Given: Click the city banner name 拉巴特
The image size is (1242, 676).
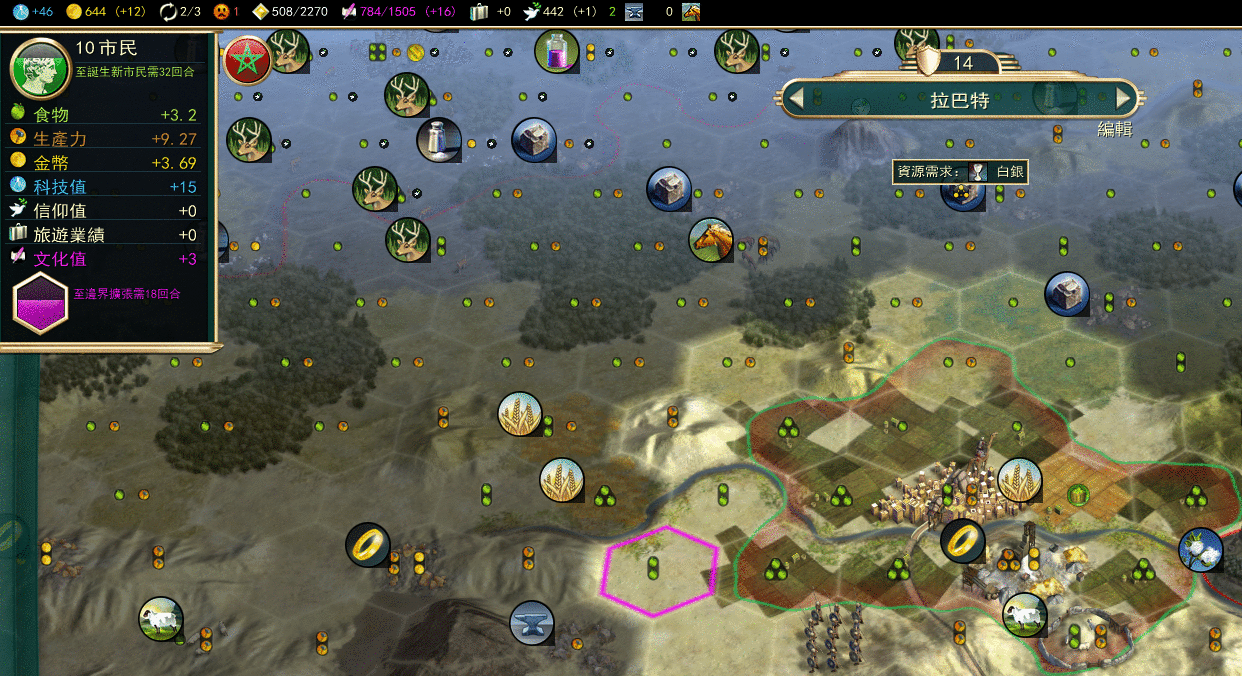Looking at the screenshot, I should click(960, 98).
